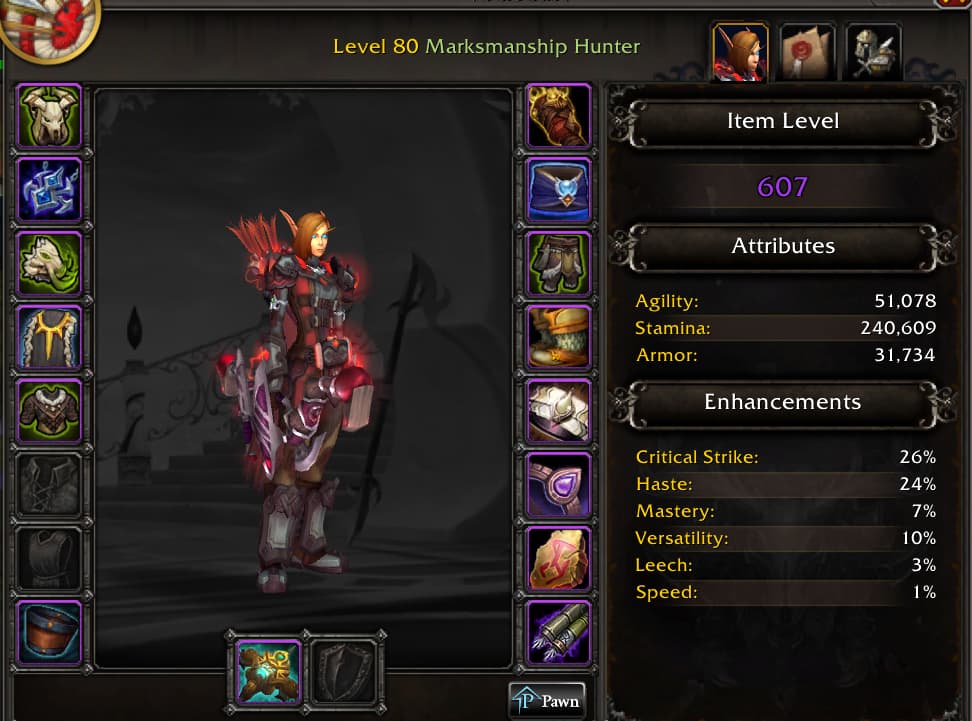The image size is (972, 721).
Task: Inspect the blue belt with gem buckle
Action: 559,190
